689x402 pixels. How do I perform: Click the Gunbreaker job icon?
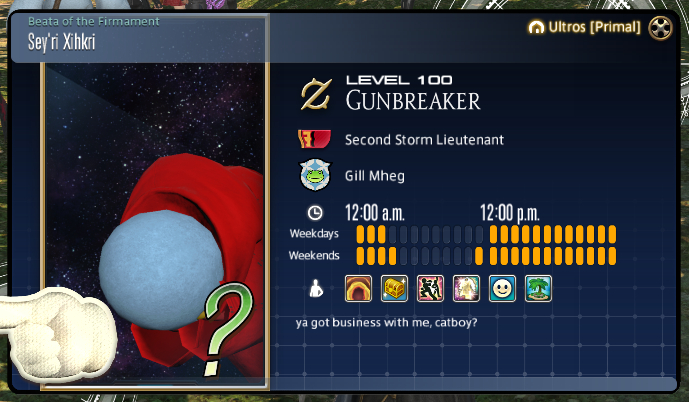[x=317, y=95]
